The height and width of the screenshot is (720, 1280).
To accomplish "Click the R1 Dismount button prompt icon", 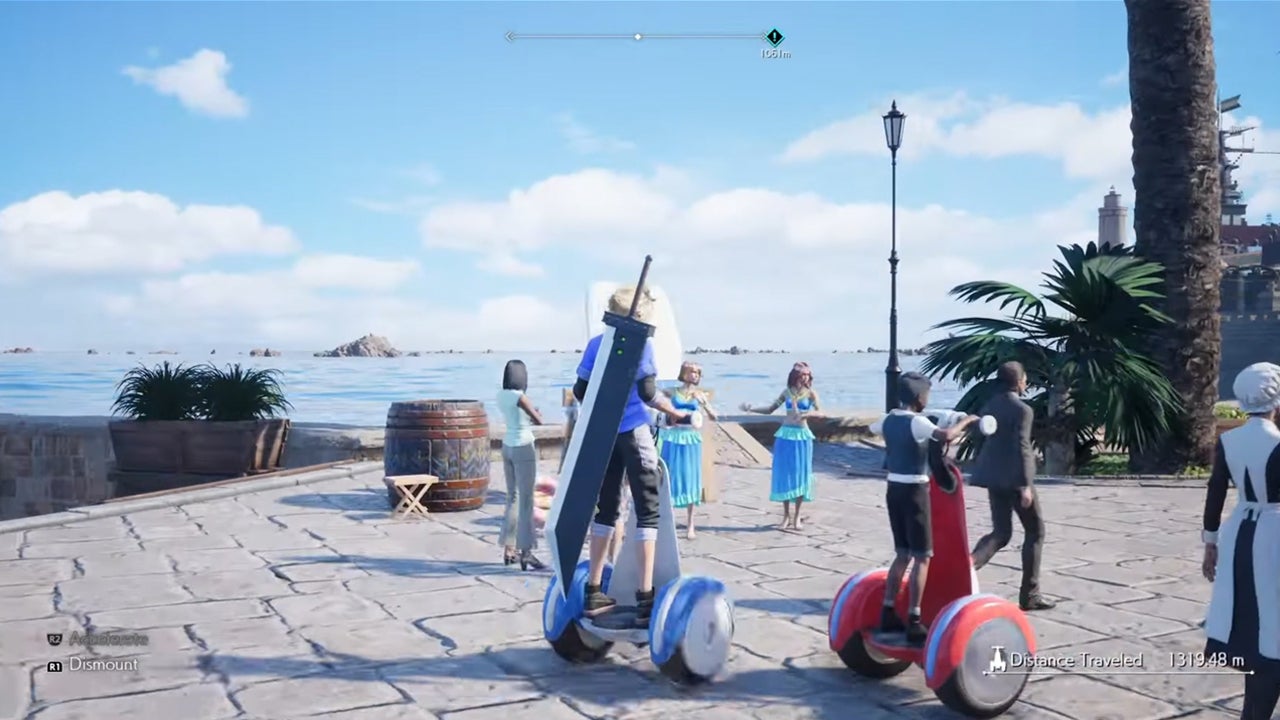I will click(x=56, y=665).
